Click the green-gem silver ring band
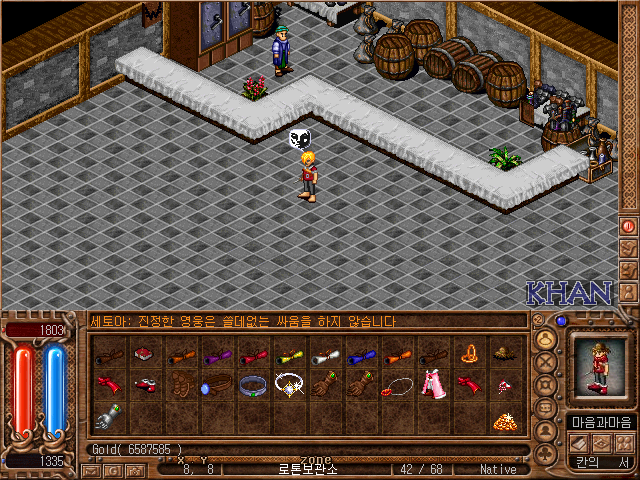The image size is (640, 480). tap(252, 385)
